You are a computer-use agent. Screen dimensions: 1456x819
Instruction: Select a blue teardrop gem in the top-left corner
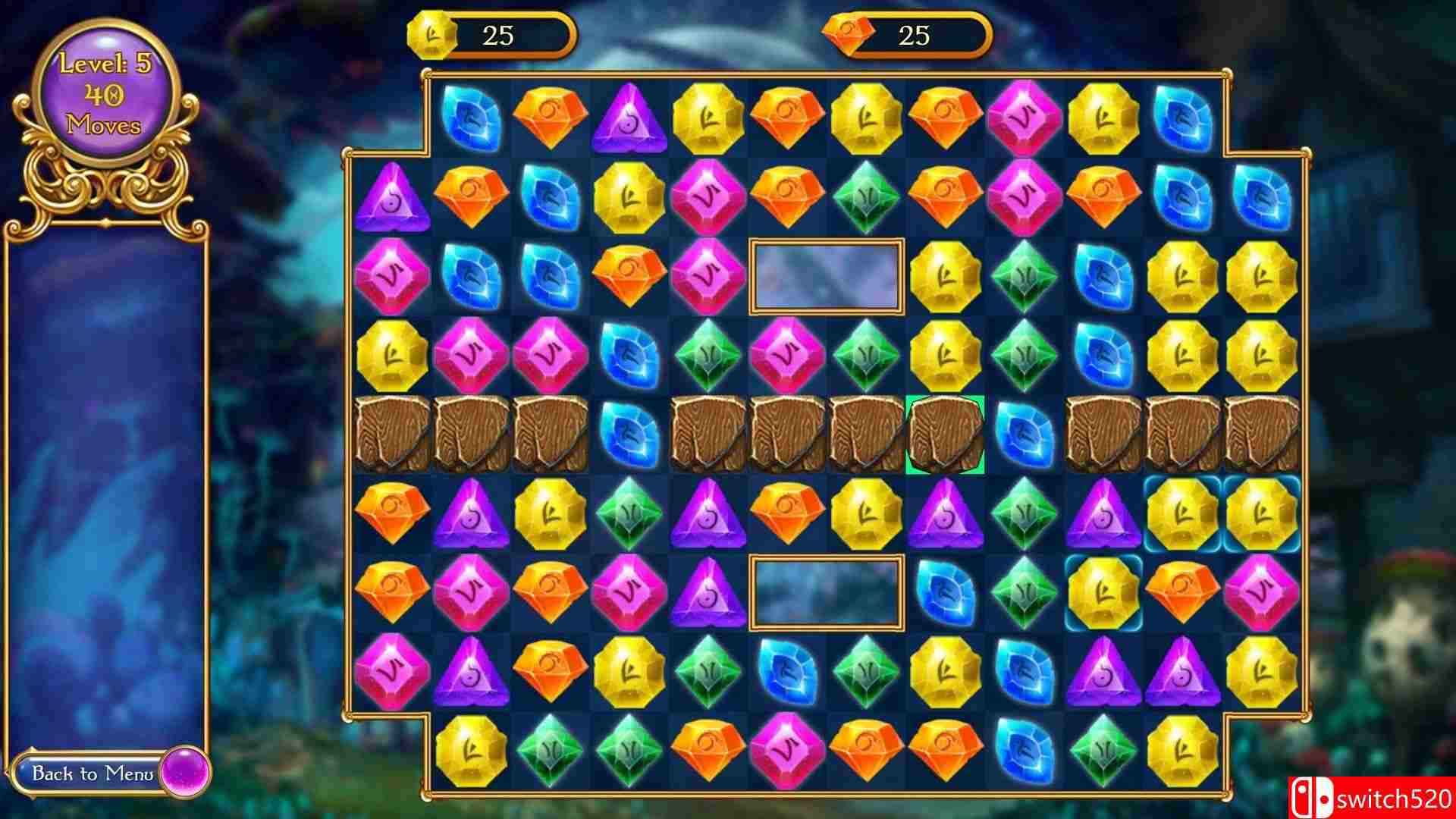point(469,118)
